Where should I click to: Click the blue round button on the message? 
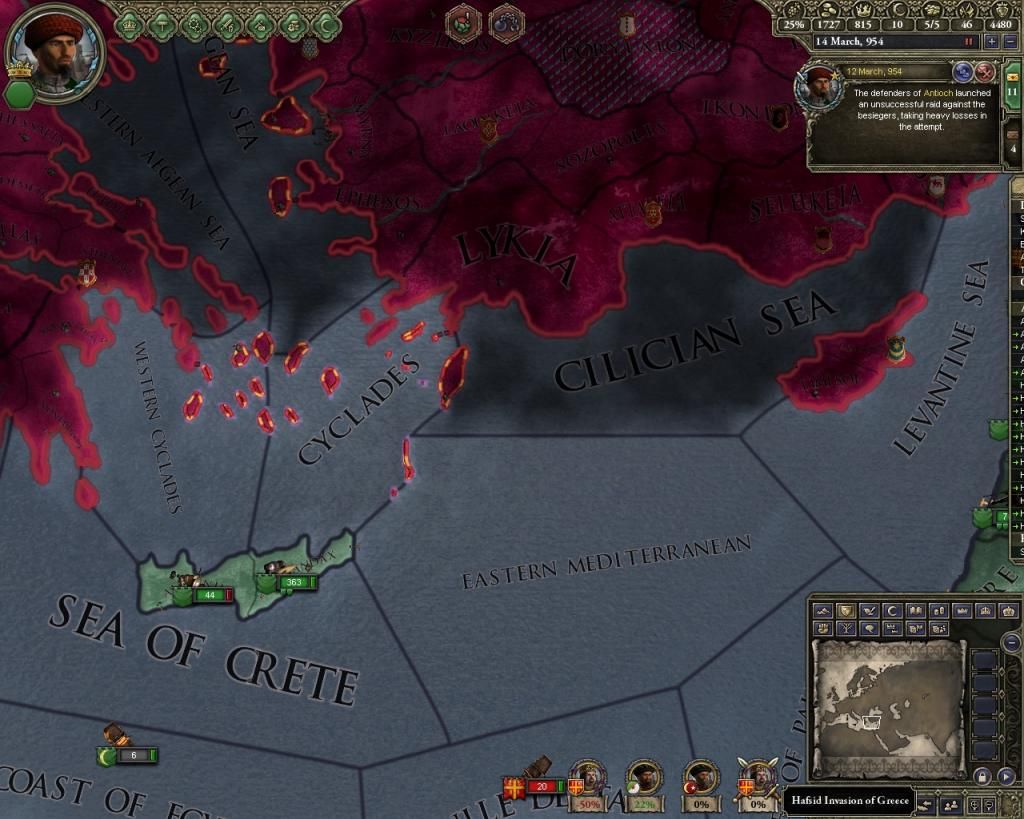(963, 72)
